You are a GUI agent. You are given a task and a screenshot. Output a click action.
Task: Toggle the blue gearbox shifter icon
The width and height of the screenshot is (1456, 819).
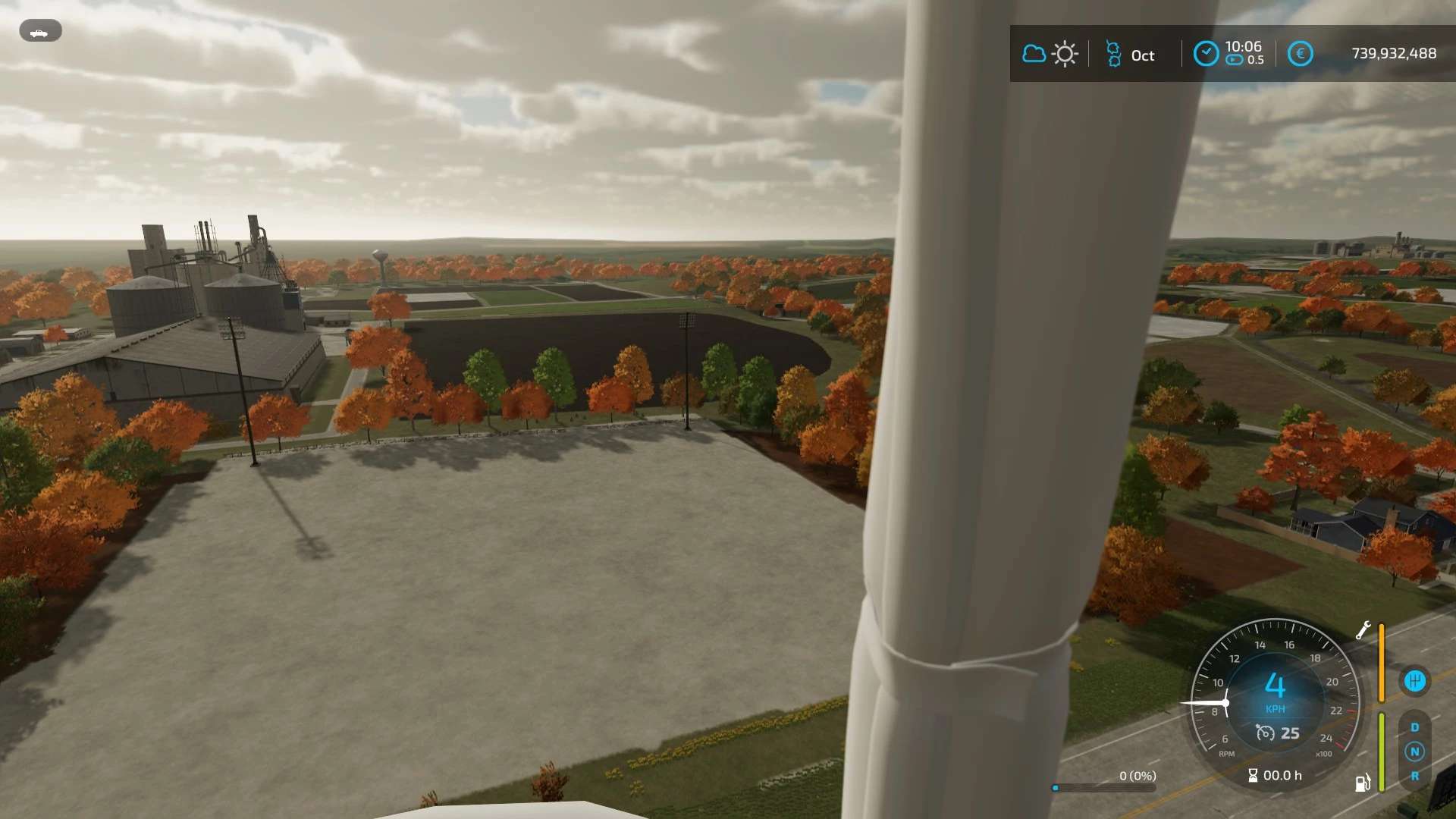coord(1414,681)
